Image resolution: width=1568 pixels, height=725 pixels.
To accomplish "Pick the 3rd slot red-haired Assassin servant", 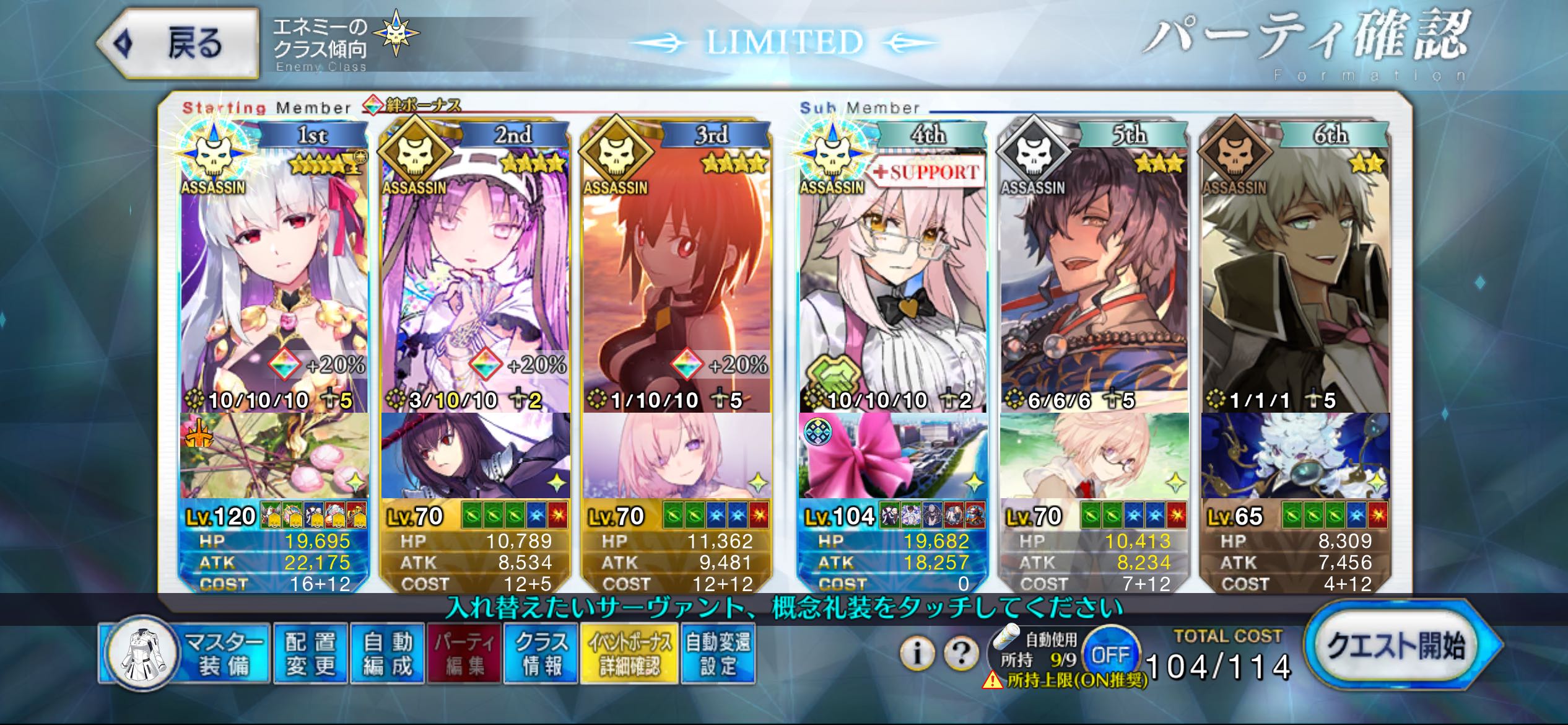I will 676,279.
